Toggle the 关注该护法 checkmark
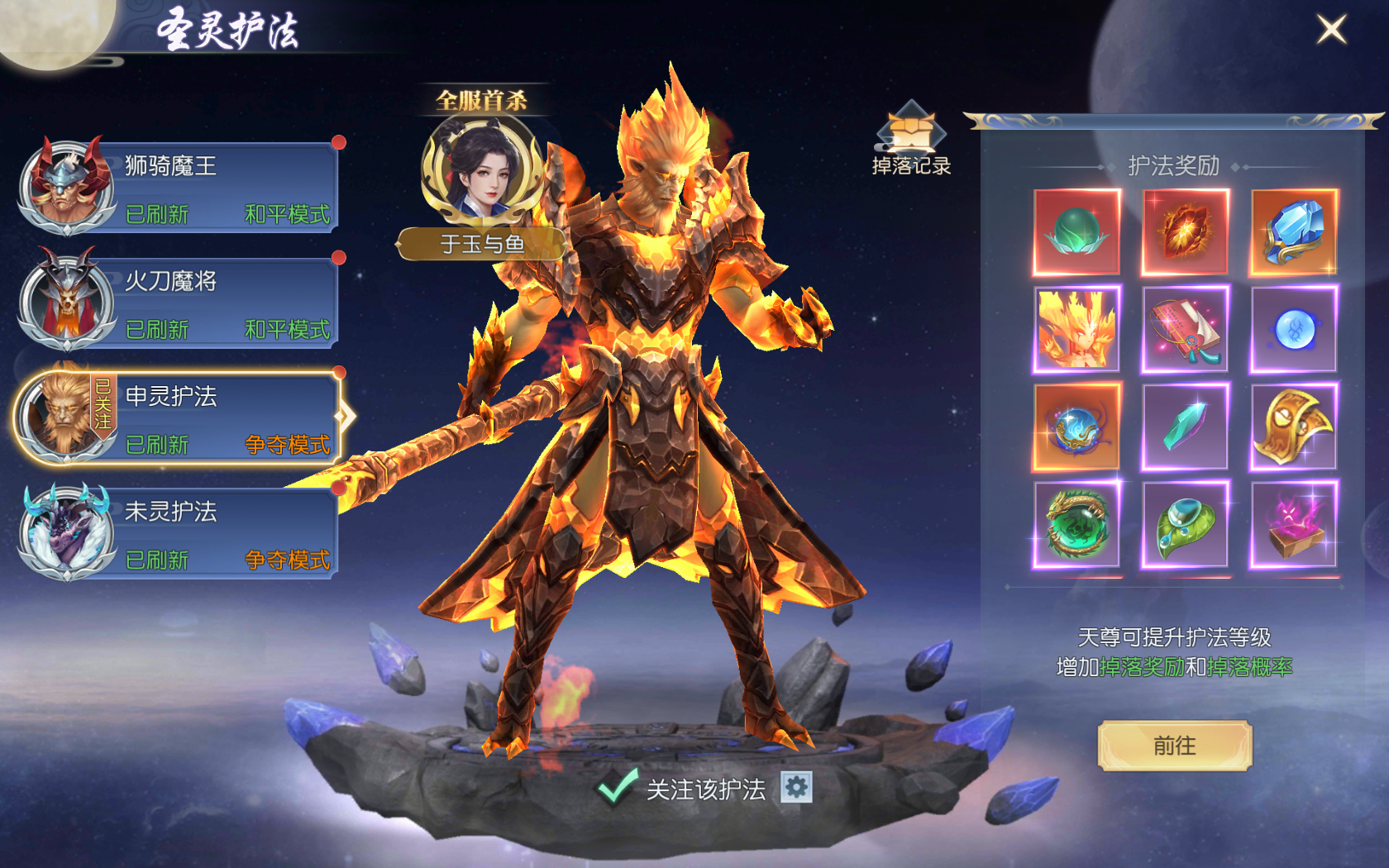This screenshot has height=868, width=1389. (x=617, y=787)
